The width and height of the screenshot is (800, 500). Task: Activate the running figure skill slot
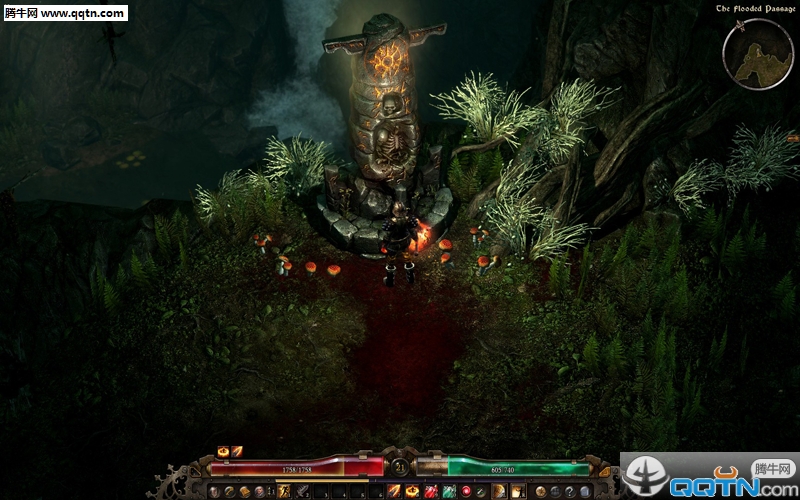[284, 491]
